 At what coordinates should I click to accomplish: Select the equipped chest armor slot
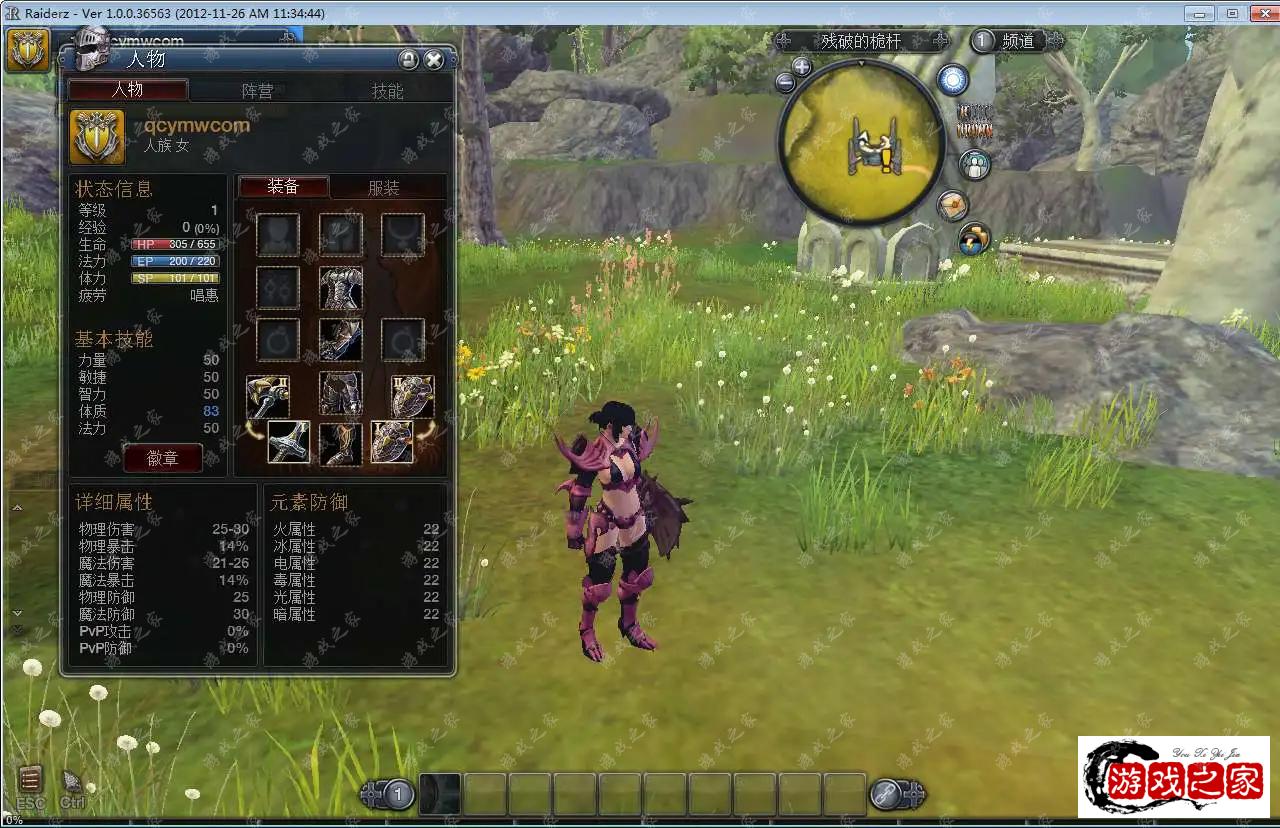click(341, 288)
